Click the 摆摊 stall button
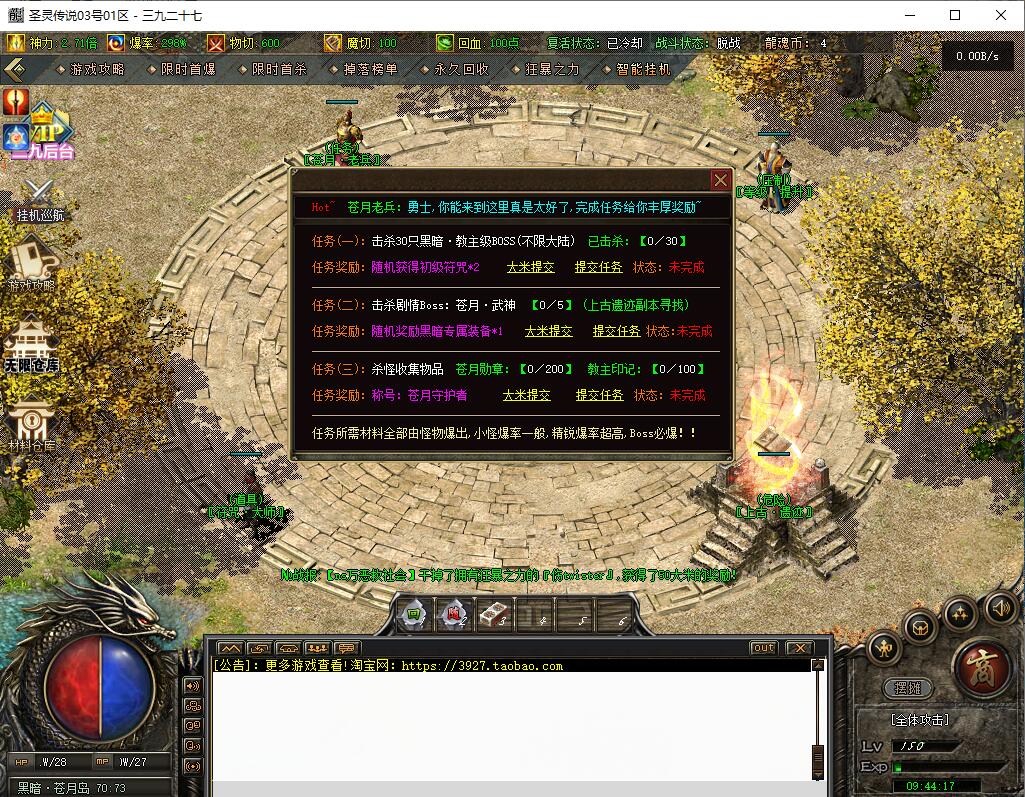Image resolution: width=1025 pixels, height=797 pixels. (x=907, y=689)
